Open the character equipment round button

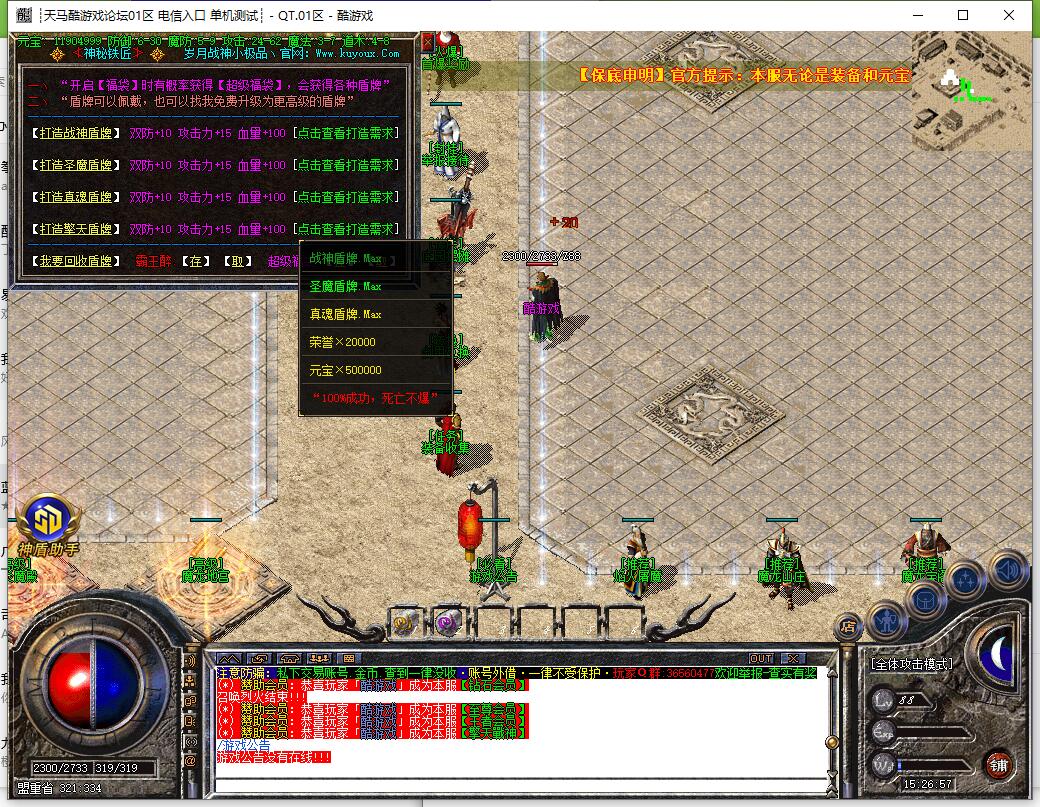886,622
